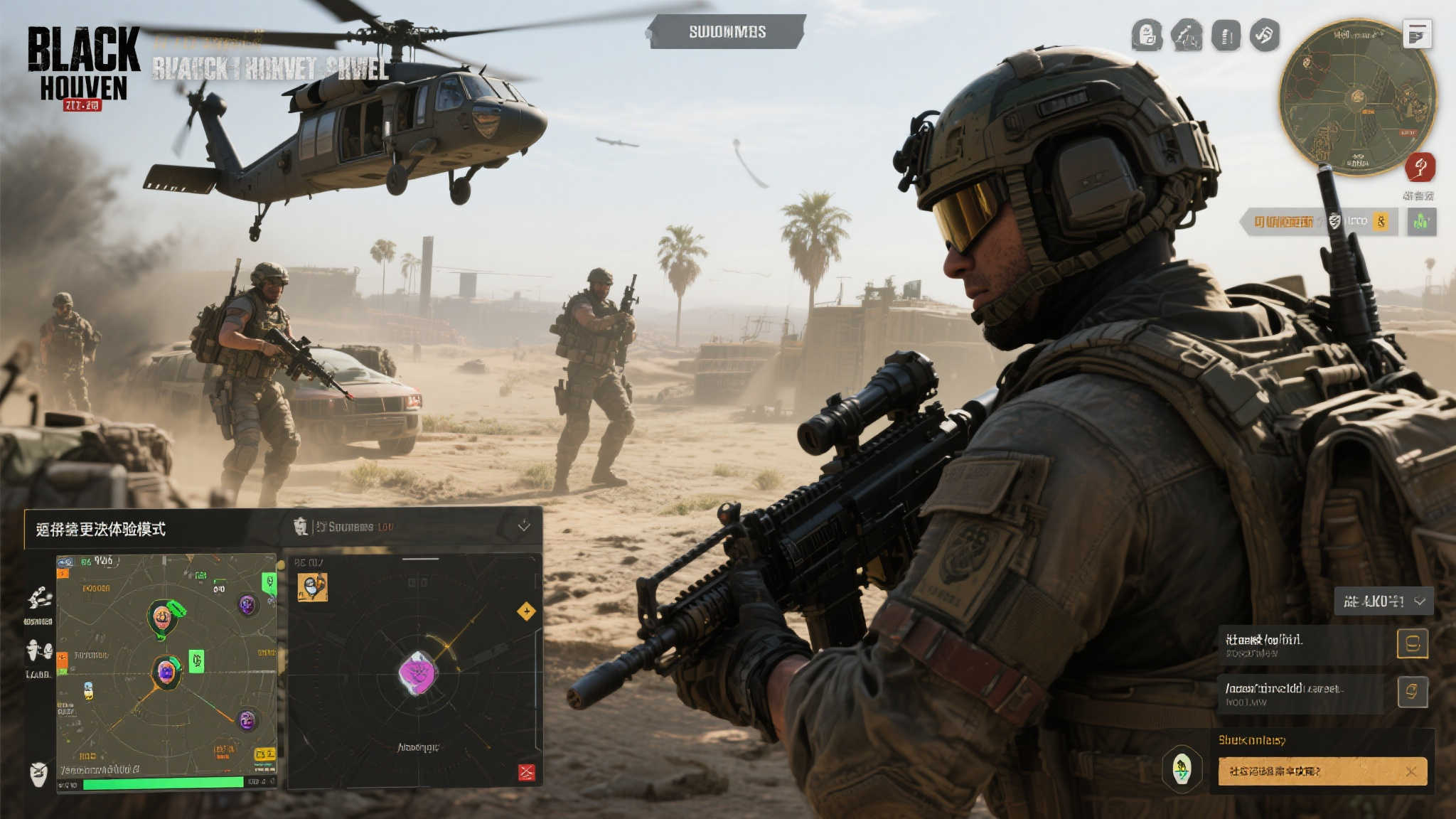The width and height of the screenshot is (1456, 819).
Task: Click the green icon button under the minimap
Action: 1421,222
